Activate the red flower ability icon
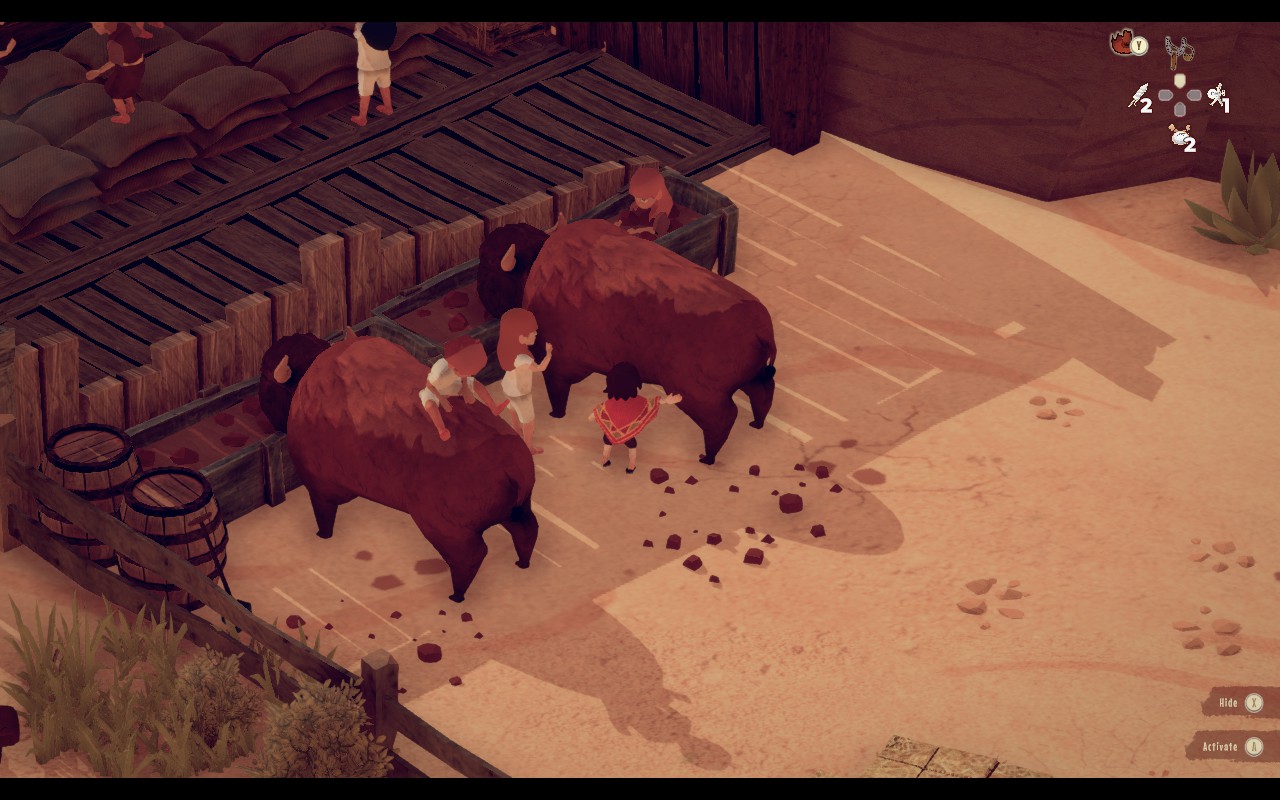This screenshot has height=800, width=1280. (x=1123, y=42)
